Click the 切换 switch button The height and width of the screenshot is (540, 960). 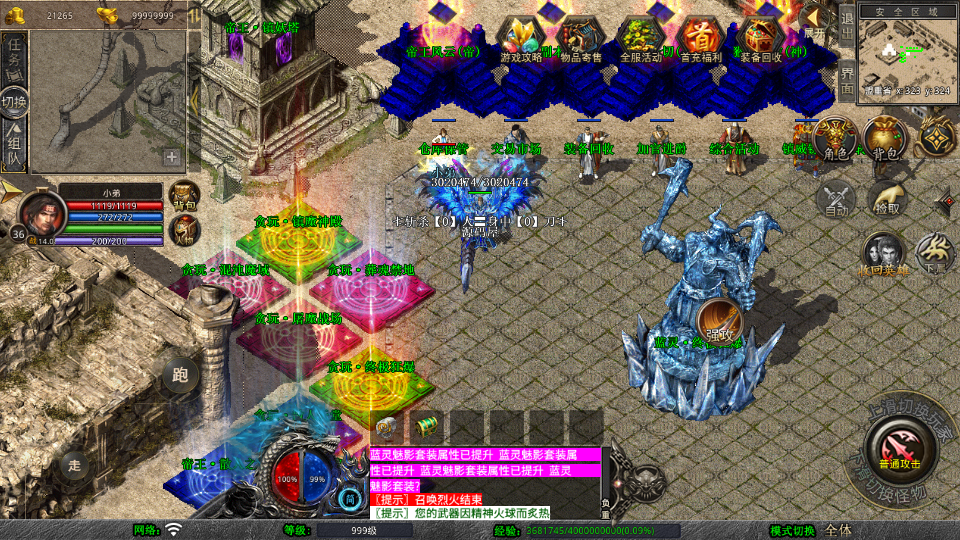click(x=14, y=101)
